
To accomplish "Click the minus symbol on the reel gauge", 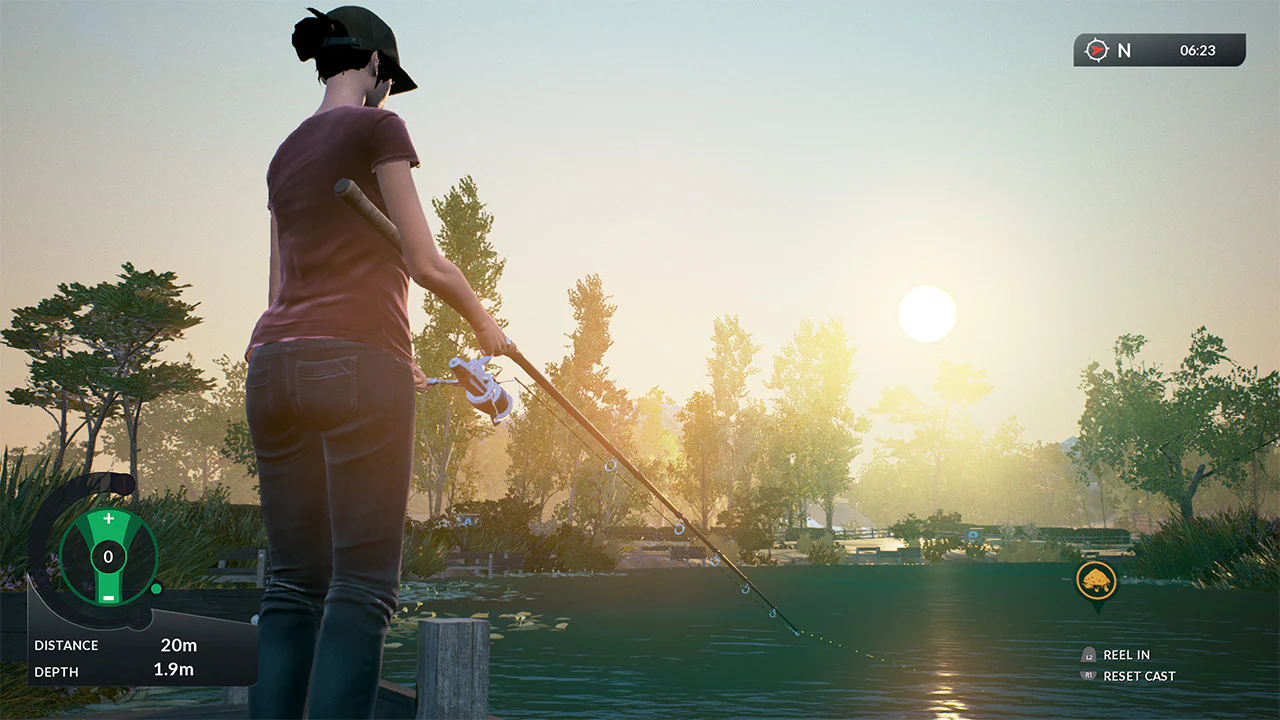I will [x=108, y=598].
